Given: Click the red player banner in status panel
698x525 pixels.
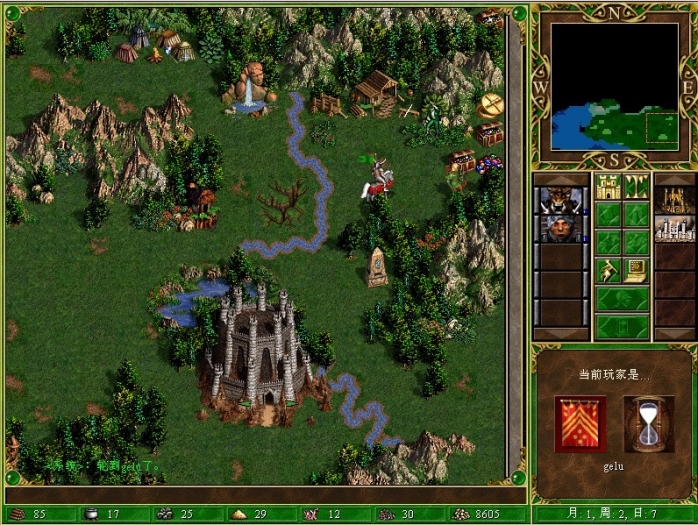Looking at the screenshot, I should (x=580, y=424).
